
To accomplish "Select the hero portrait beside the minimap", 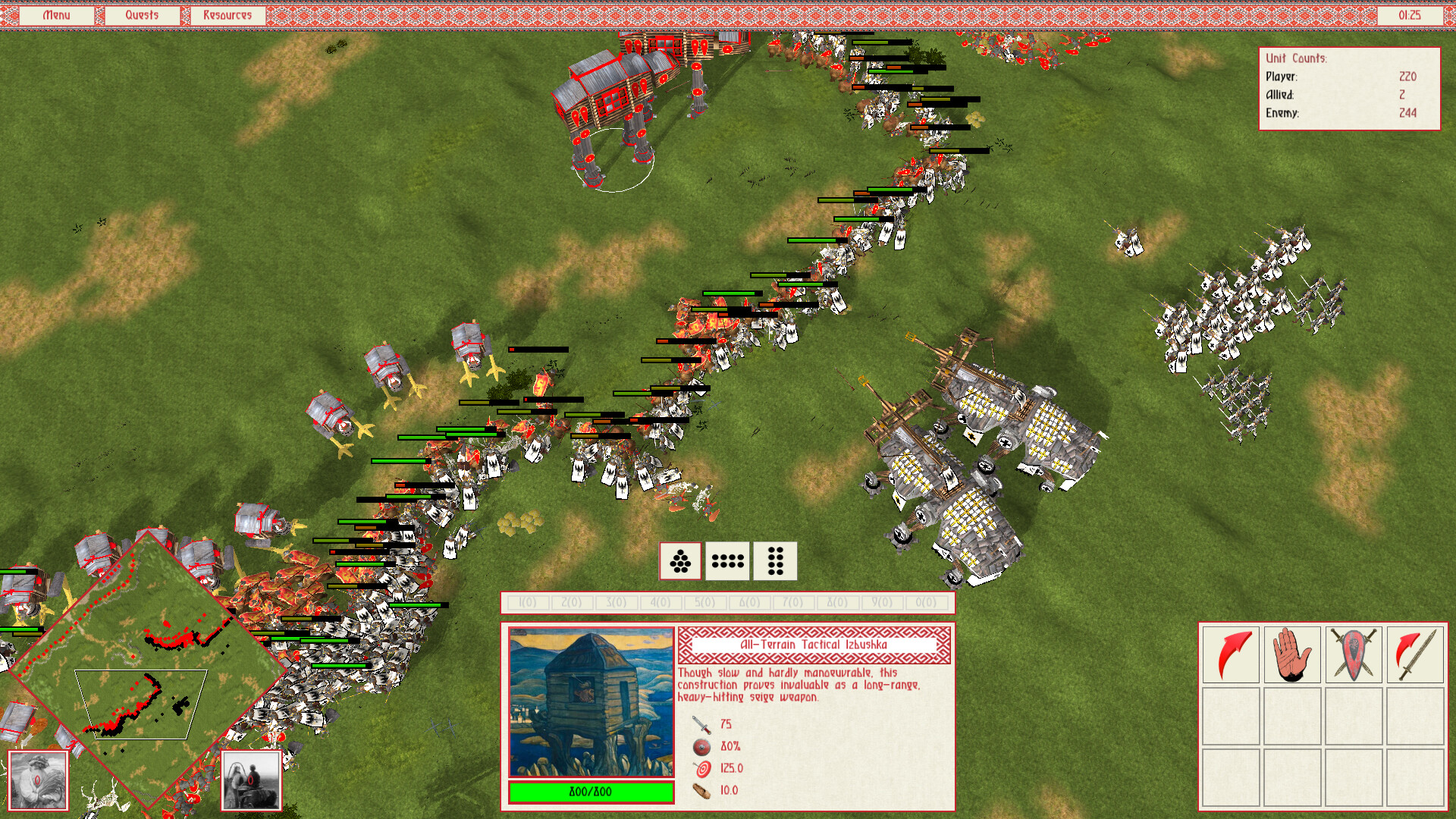I will pos(37,780).
